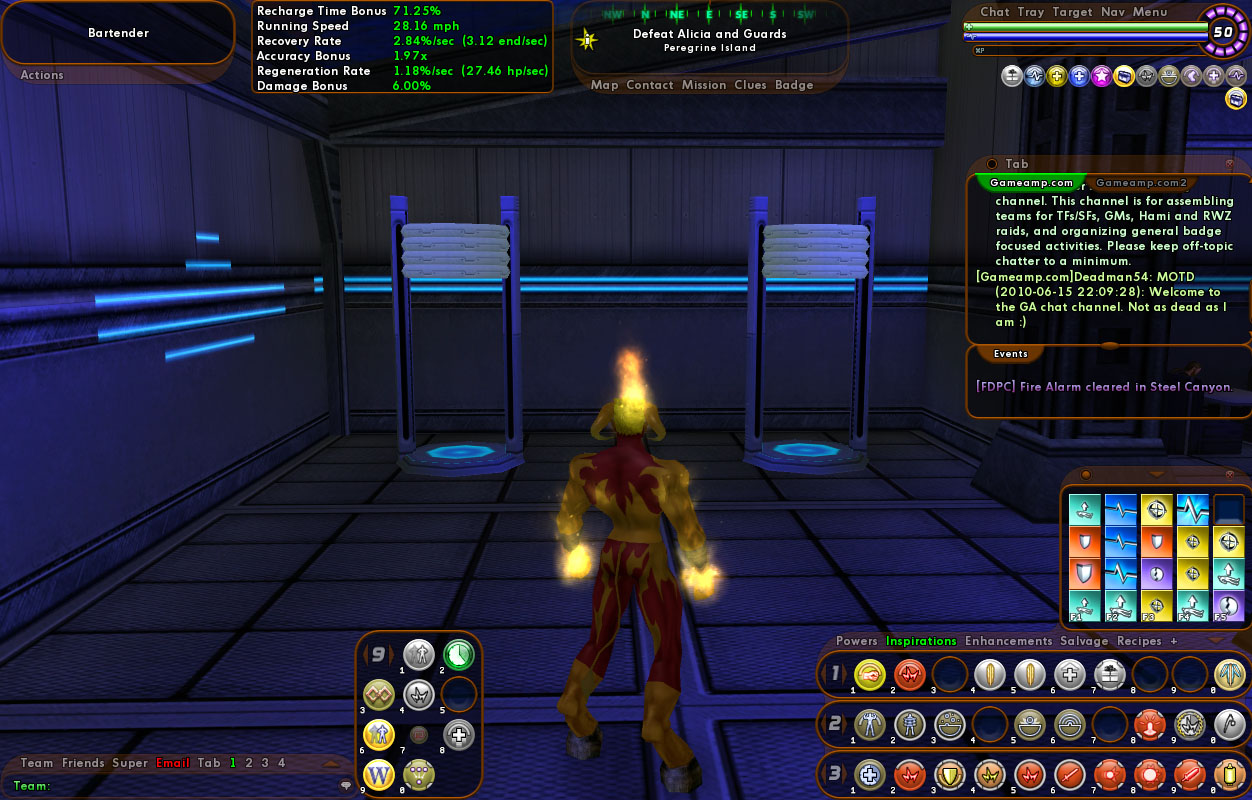The width and height of the screenshot is (1252, 800).
Task: Open the Email tab
Action: pyautogui.click(x=172, y=763)
